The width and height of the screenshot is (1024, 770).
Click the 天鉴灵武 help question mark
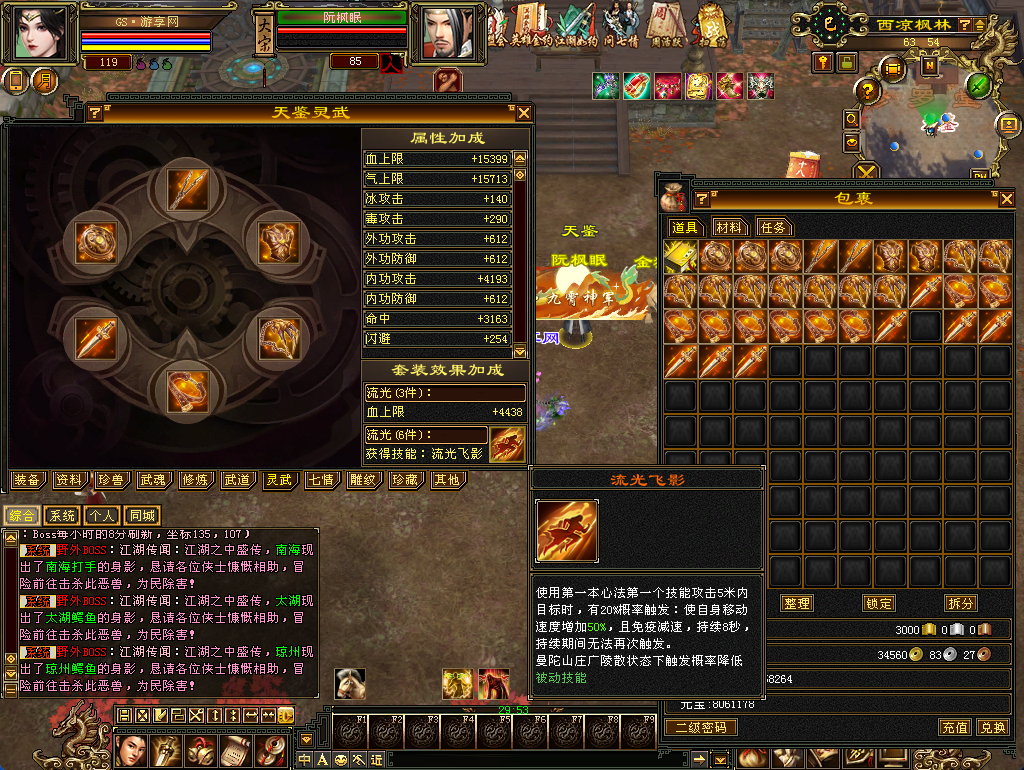pos(94,113)
